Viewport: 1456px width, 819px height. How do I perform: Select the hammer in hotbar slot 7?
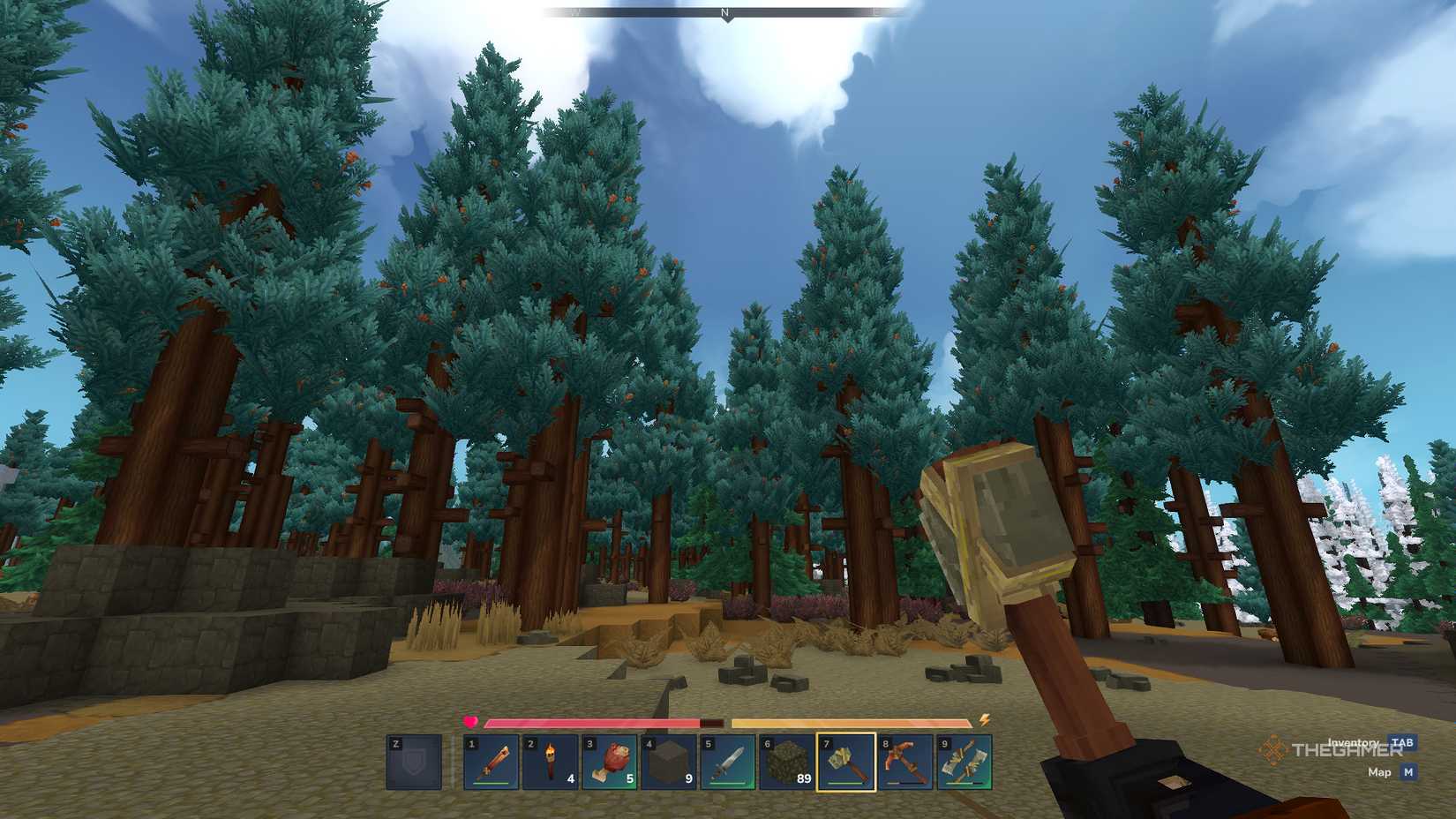(x=846, y=761)
